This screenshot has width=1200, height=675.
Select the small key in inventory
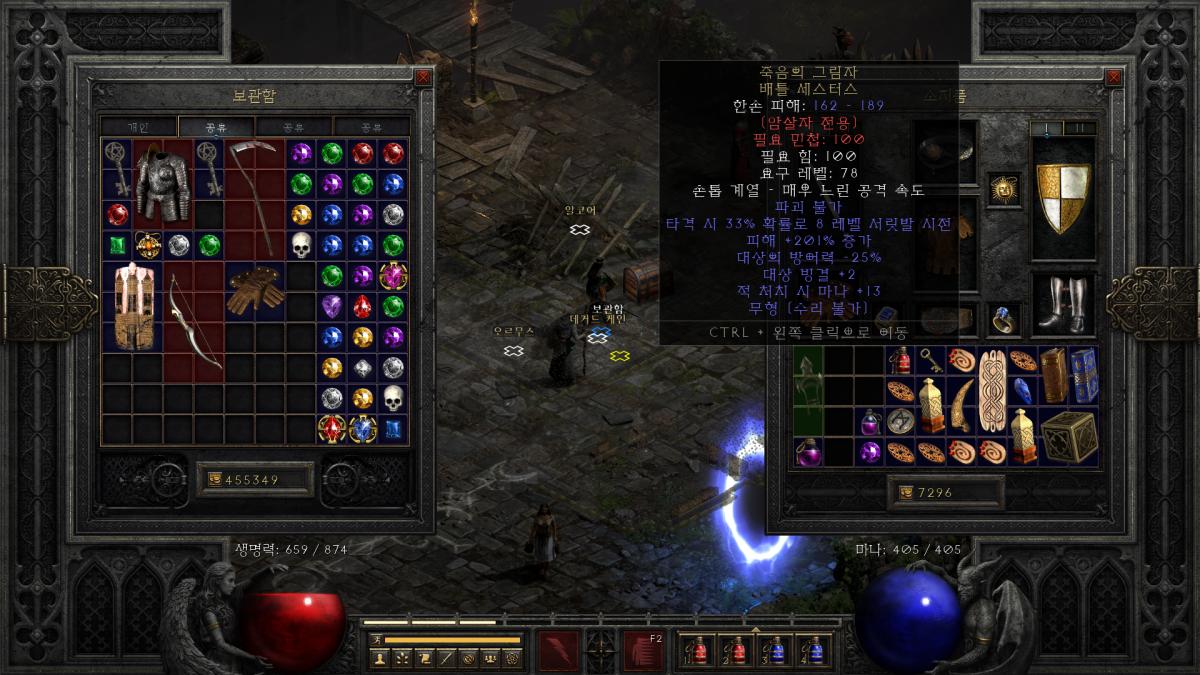pyautogui.click(x=929, y=359)
